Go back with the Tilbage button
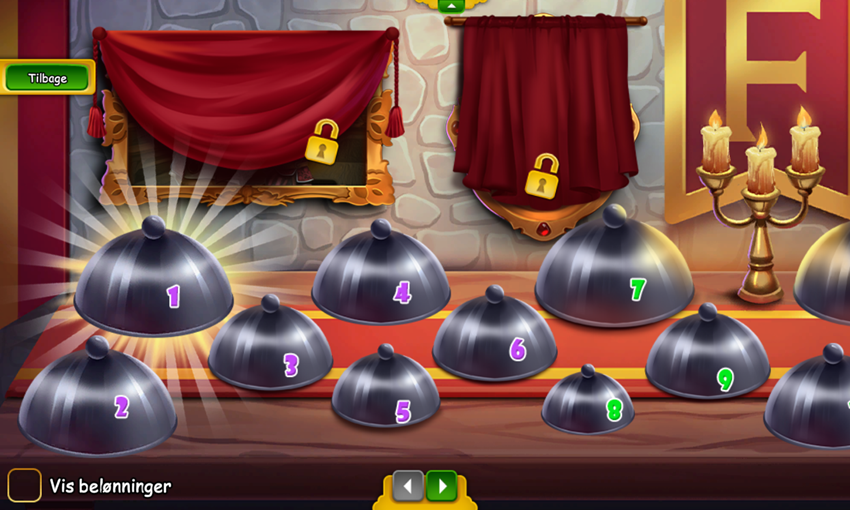This screenshot has width=850, height=510. [47, 78]
